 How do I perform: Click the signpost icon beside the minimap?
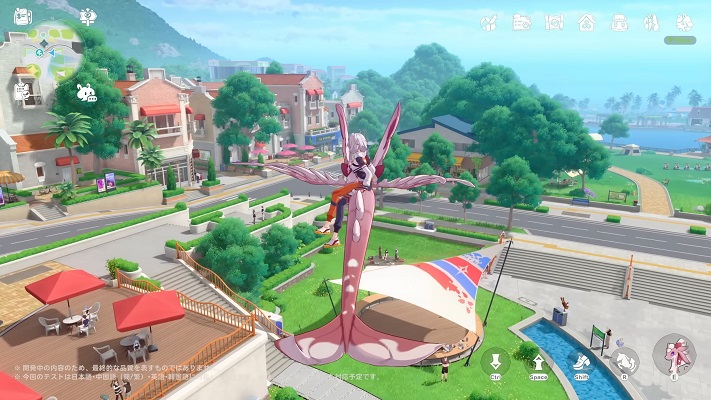(x=88, y=16)
